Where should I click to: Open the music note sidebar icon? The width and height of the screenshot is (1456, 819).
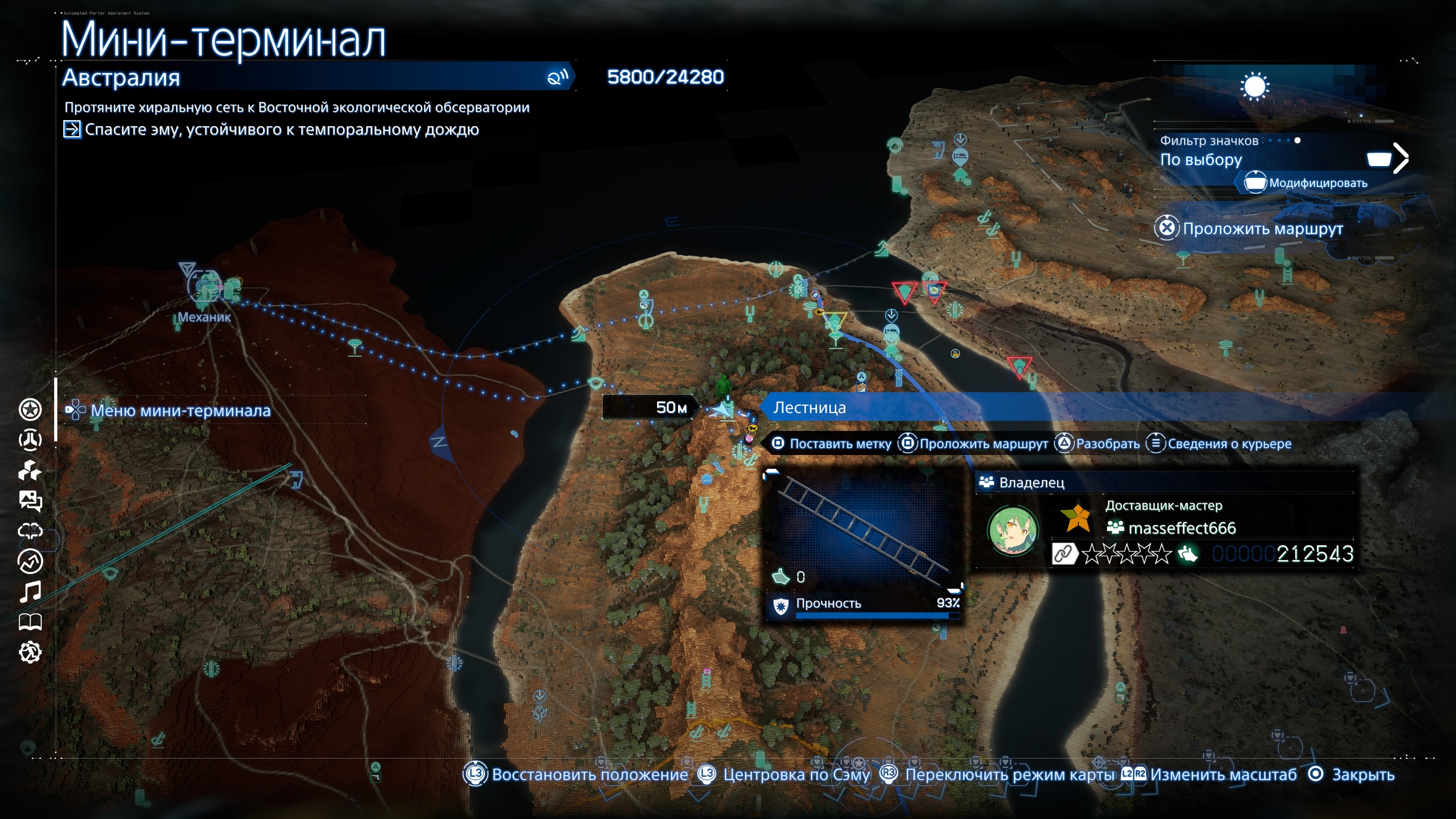tap(30, 592)
